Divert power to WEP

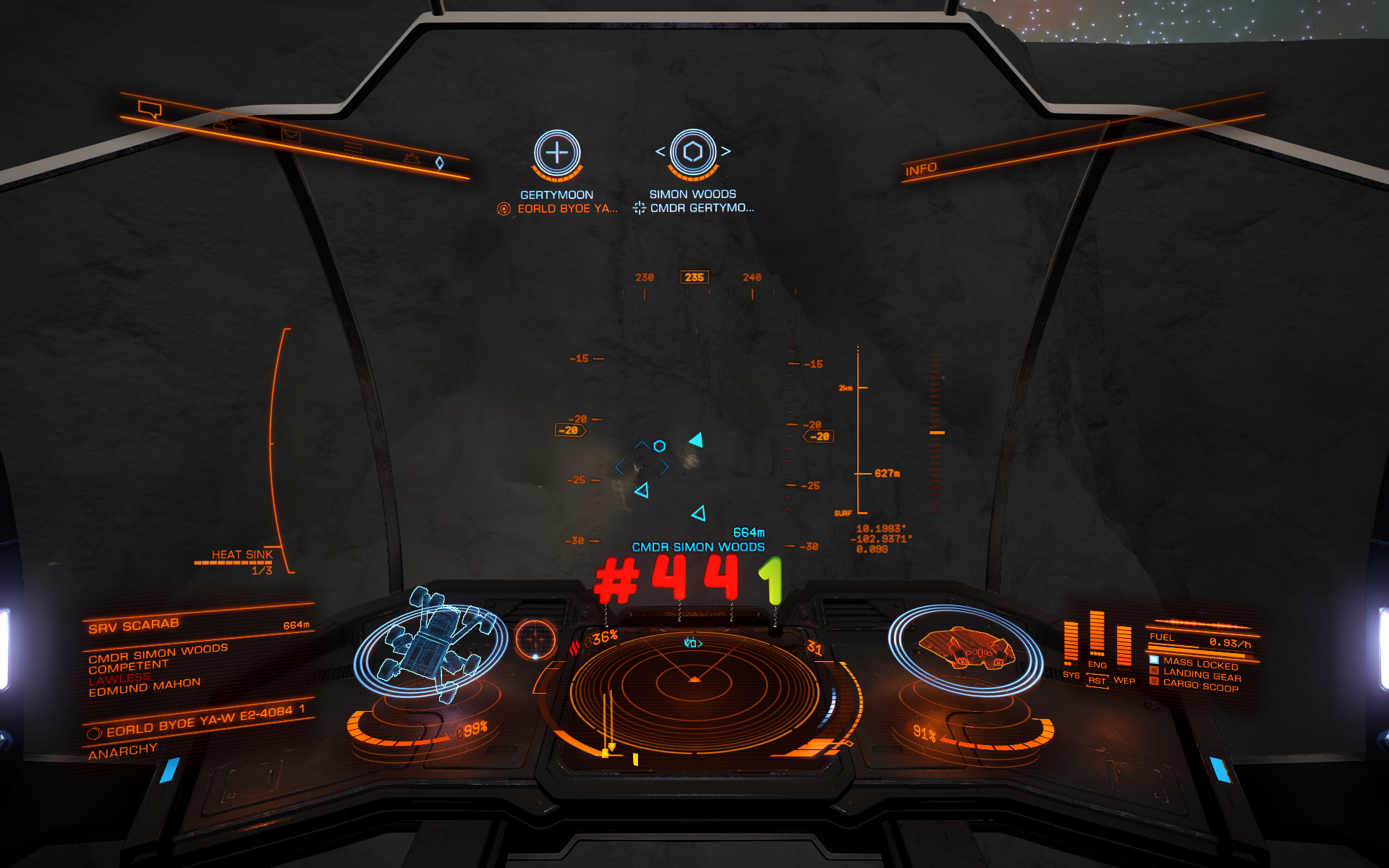1123,680
